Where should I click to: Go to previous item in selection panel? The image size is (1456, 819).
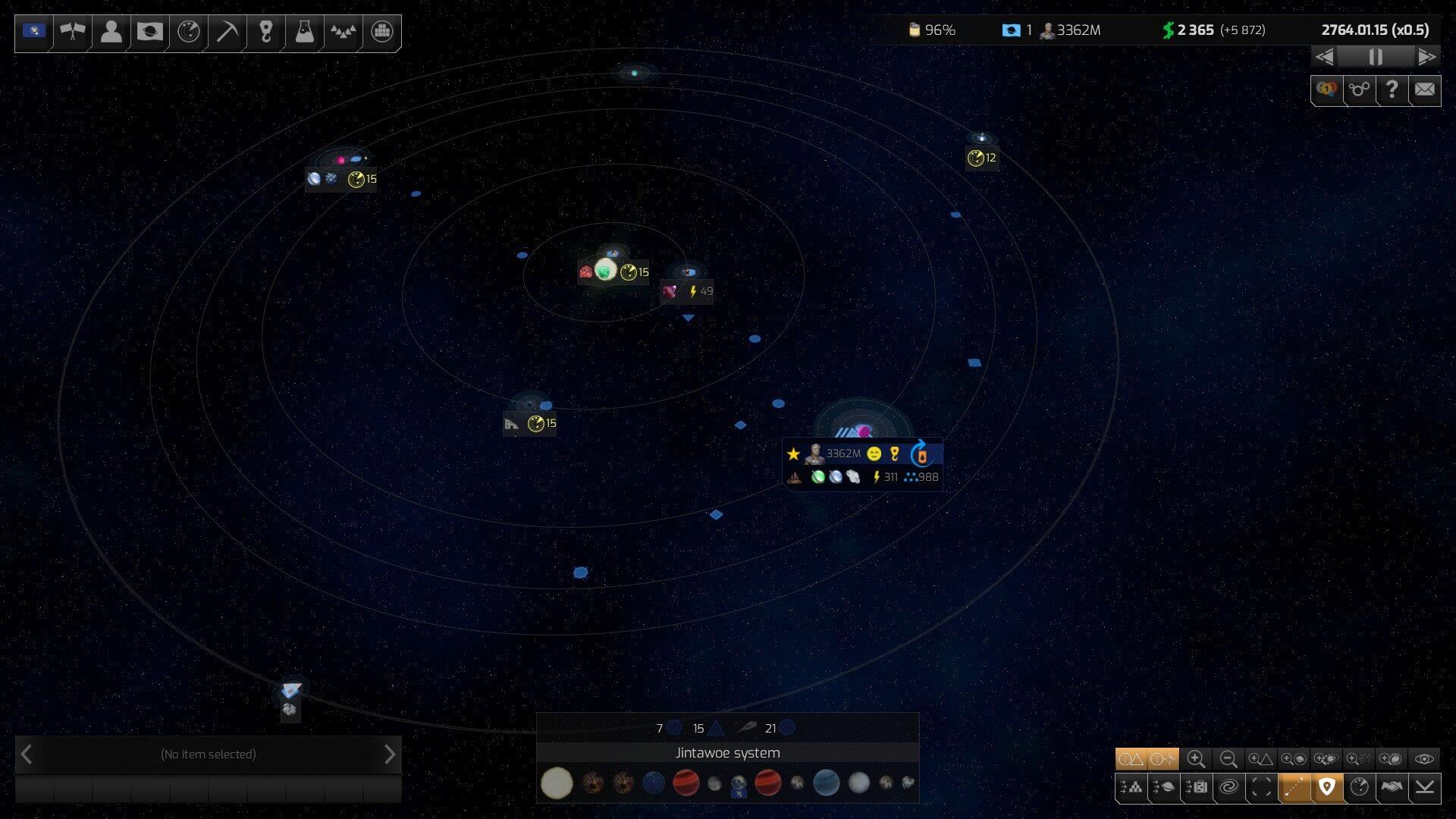point(27,755)
